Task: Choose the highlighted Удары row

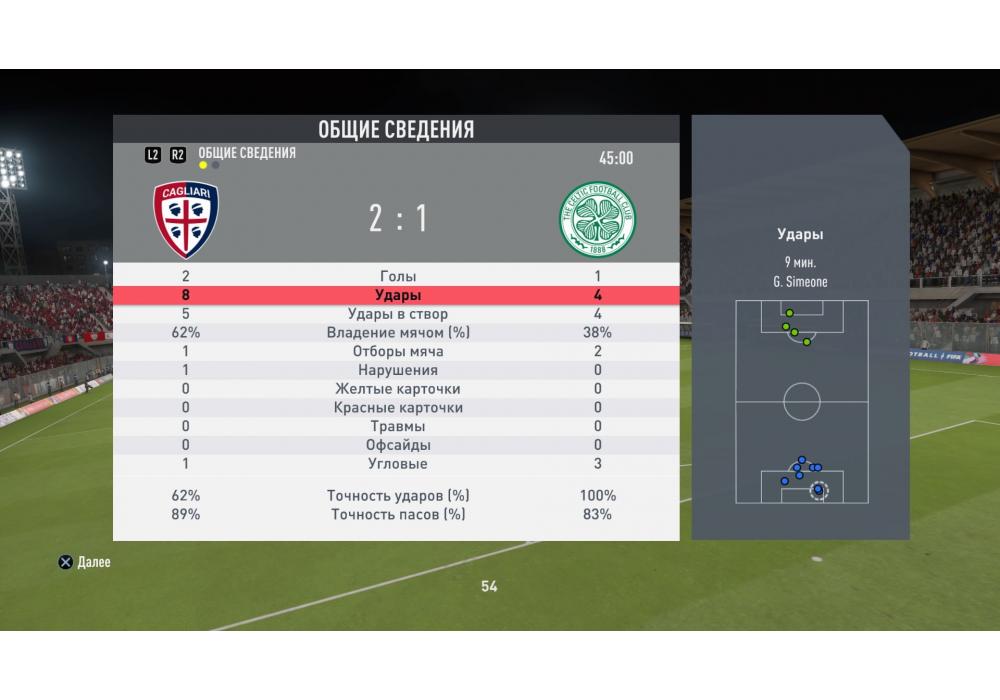Action: click(x=398, y=295)
